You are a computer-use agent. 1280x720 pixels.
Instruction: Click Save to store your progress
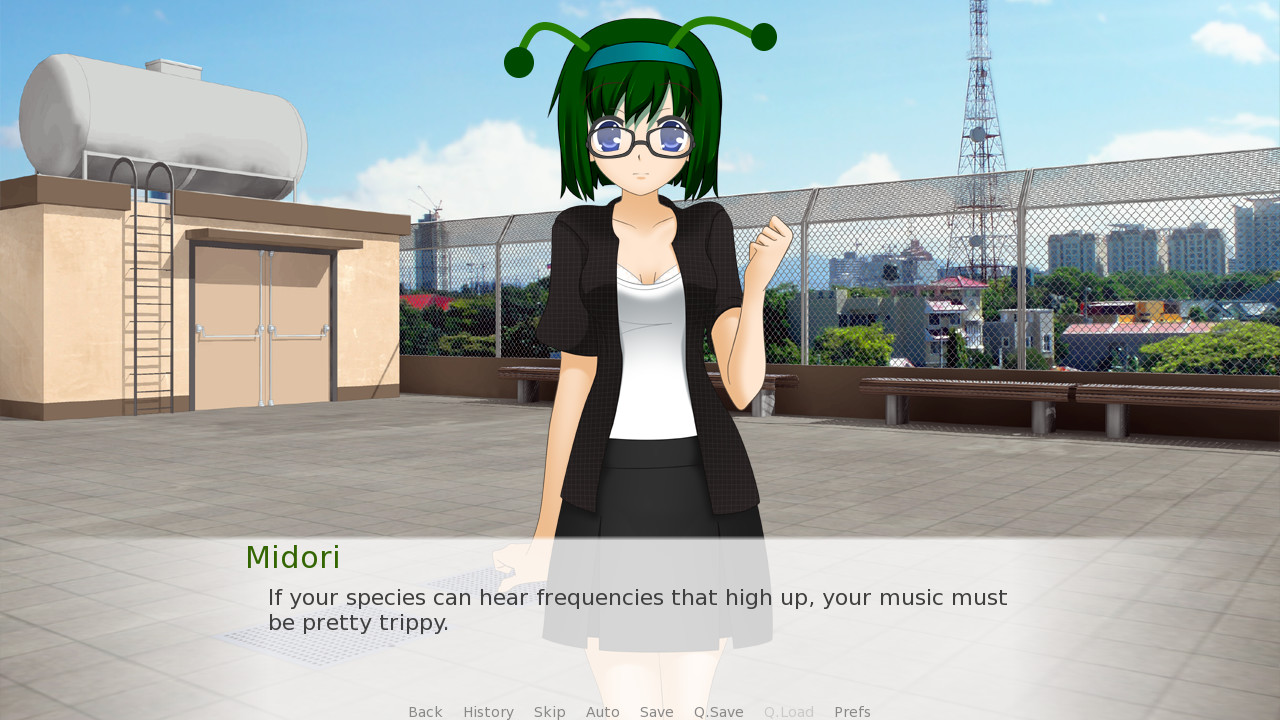click(x=656, y=711)
